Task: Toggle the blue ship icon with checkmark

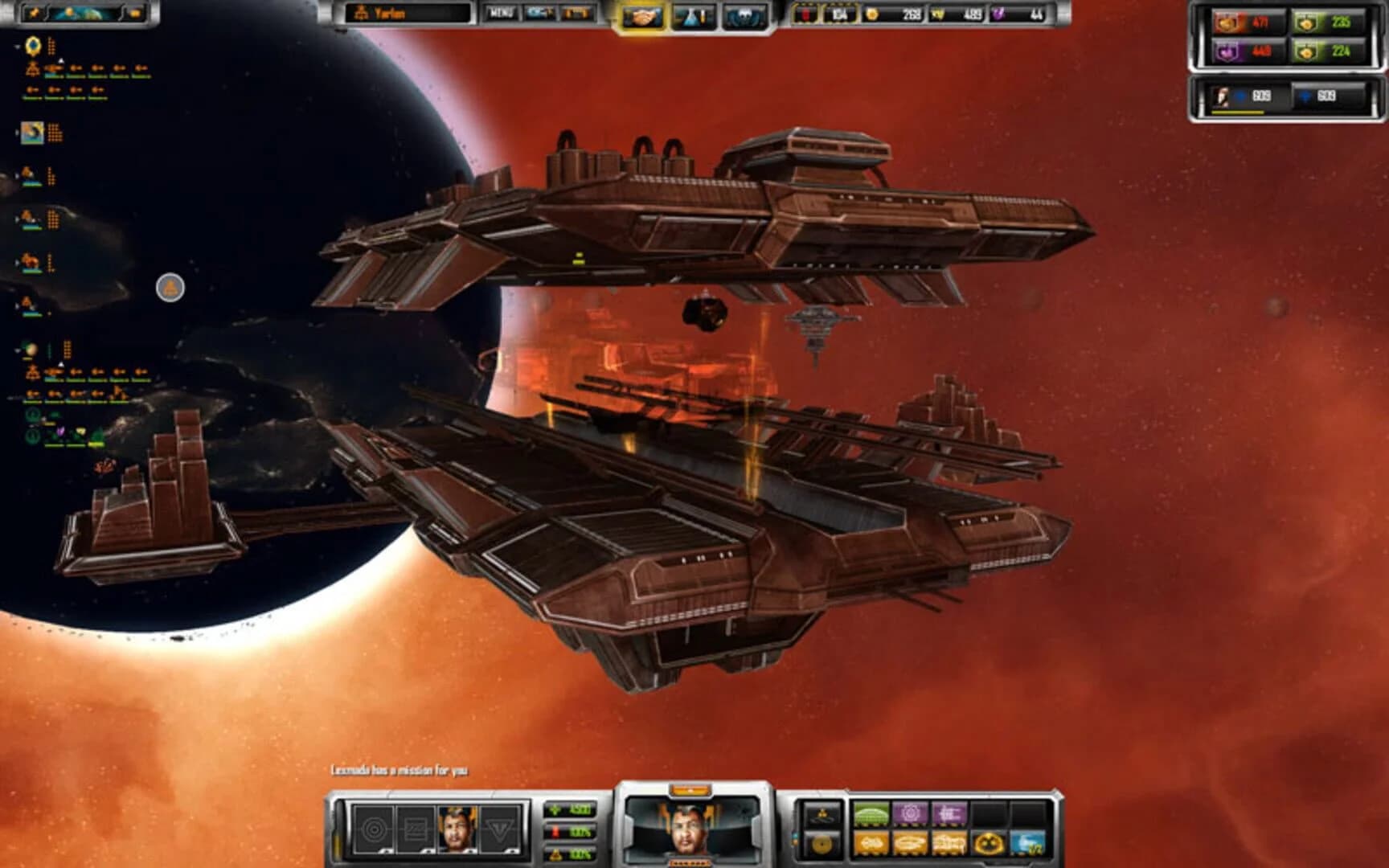Action: (1029, 845)
